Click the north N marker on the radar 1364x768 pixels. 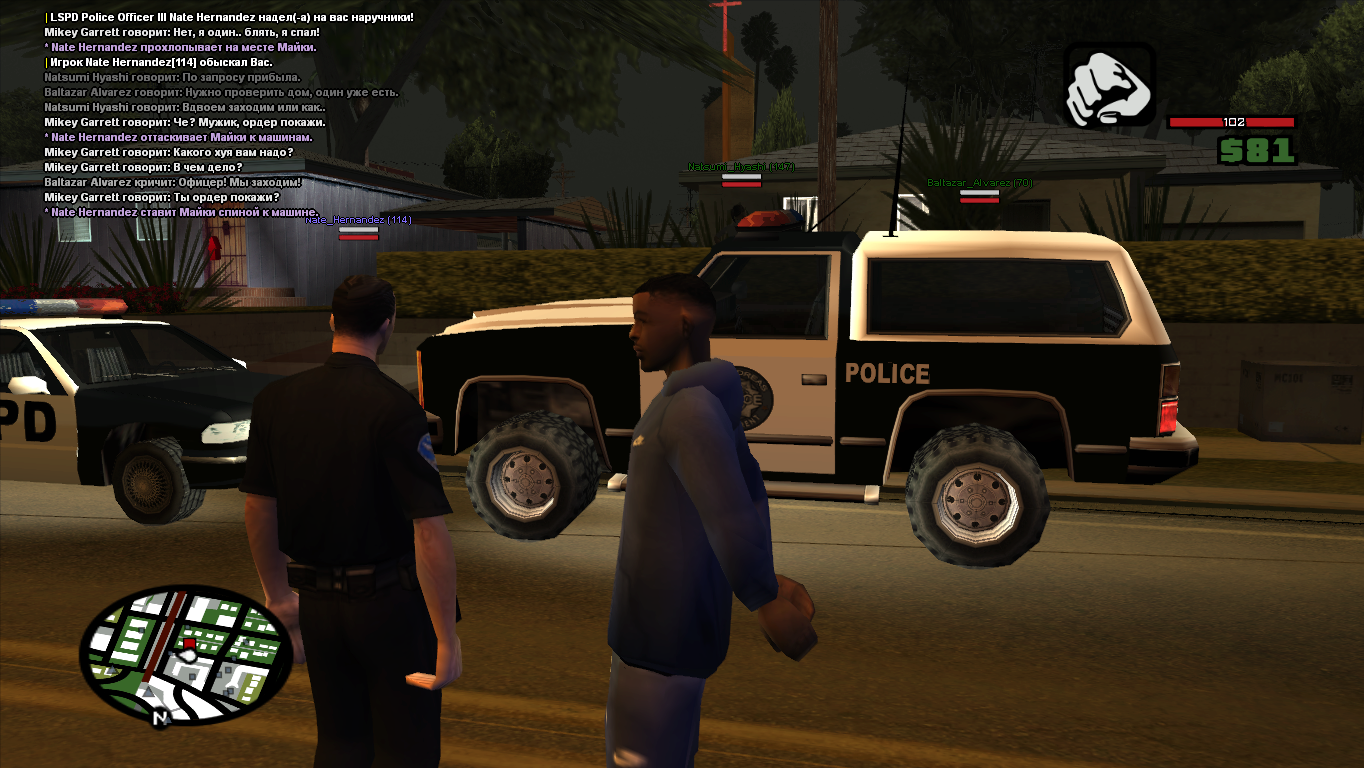tap(159, 717)
